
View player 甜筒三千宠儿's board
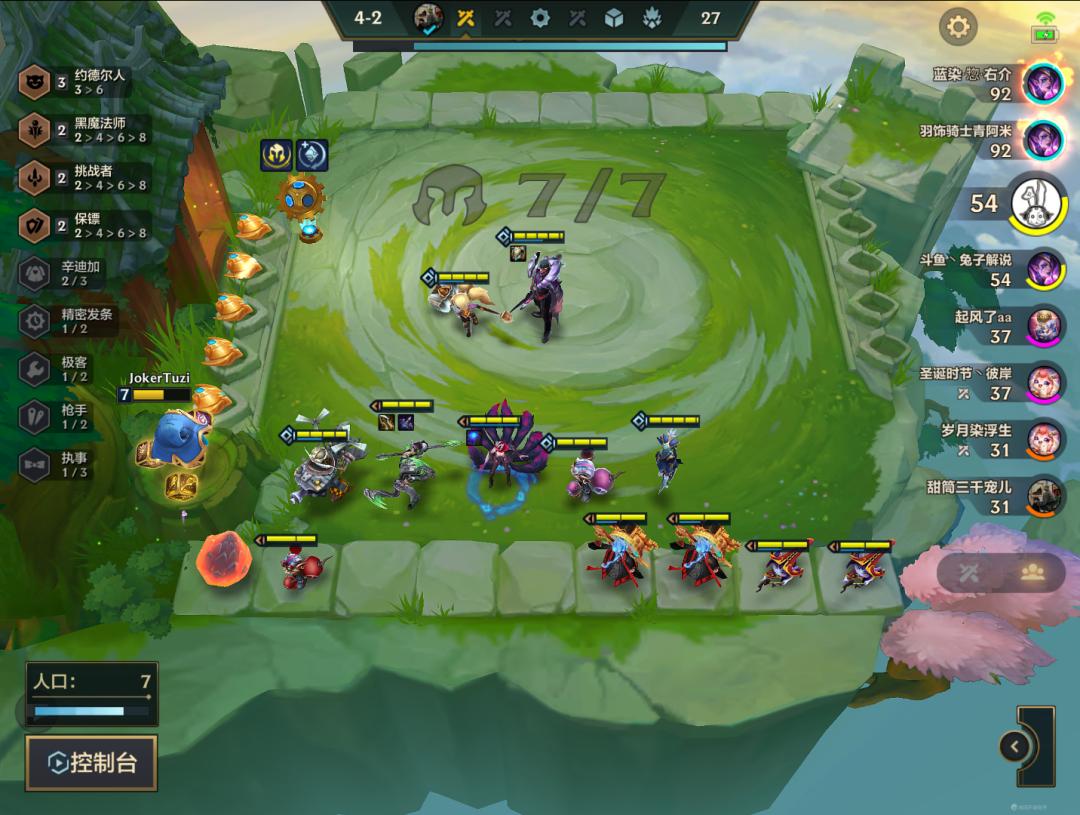point(1044,497)
